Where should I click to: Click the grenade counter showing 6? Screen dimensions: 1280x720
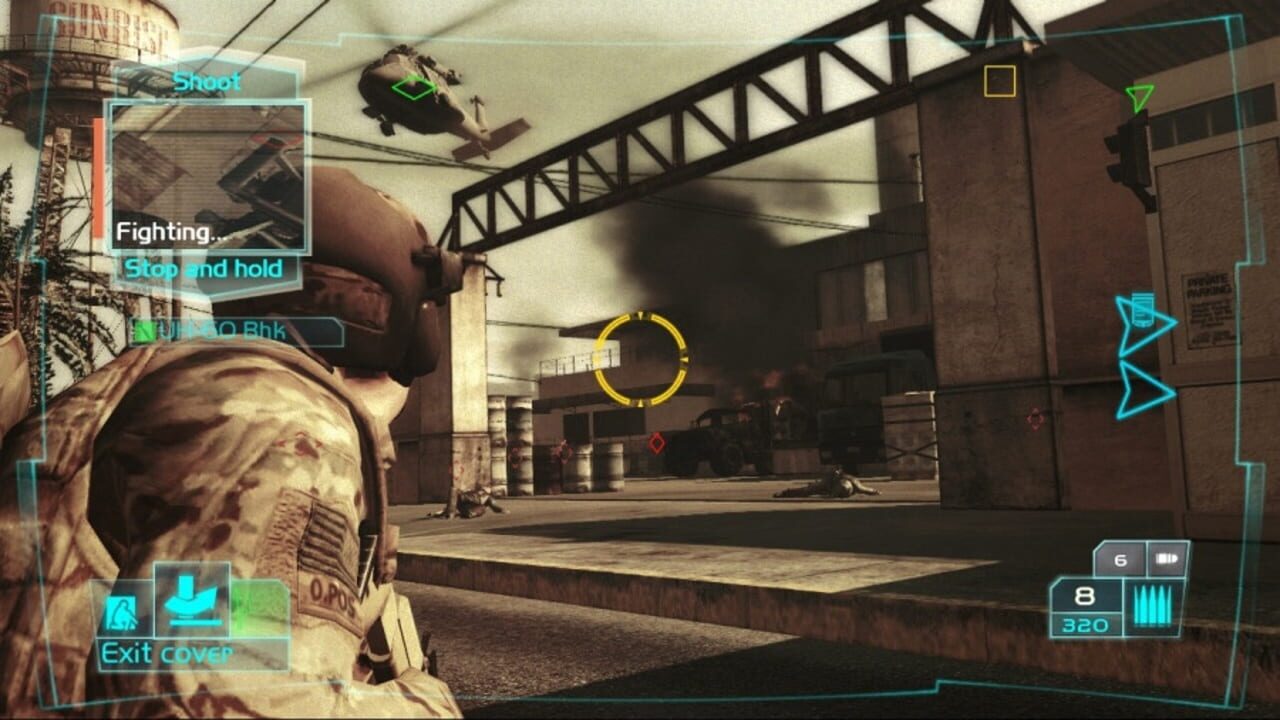click(x=1118, y=557)
